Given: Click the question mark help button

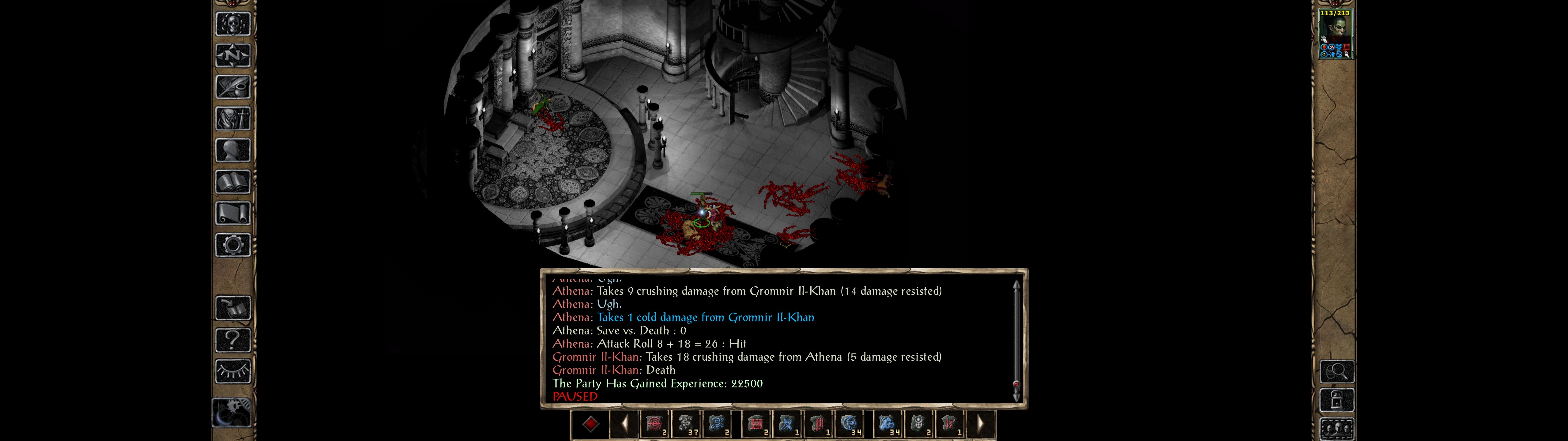Looking at the screenshot, I should pos(232,339).
